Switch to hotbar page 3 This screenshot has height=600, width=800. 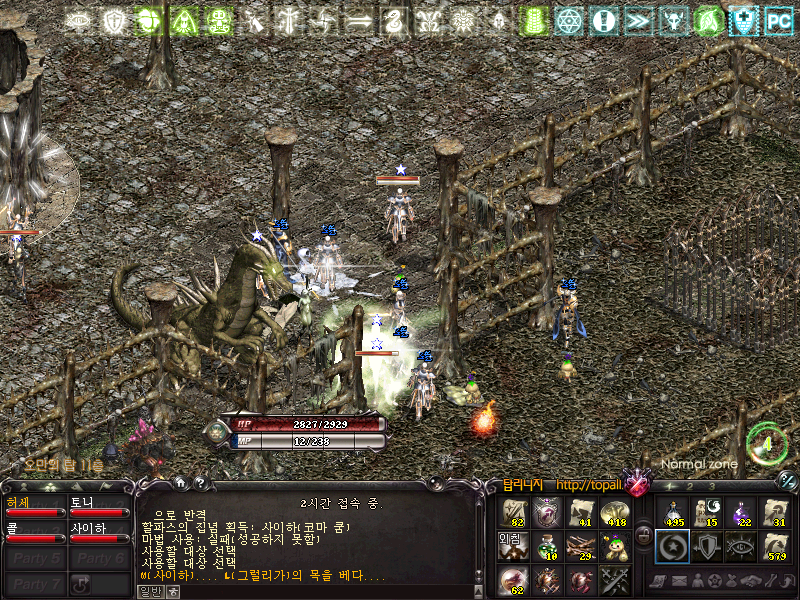(712, 486)
